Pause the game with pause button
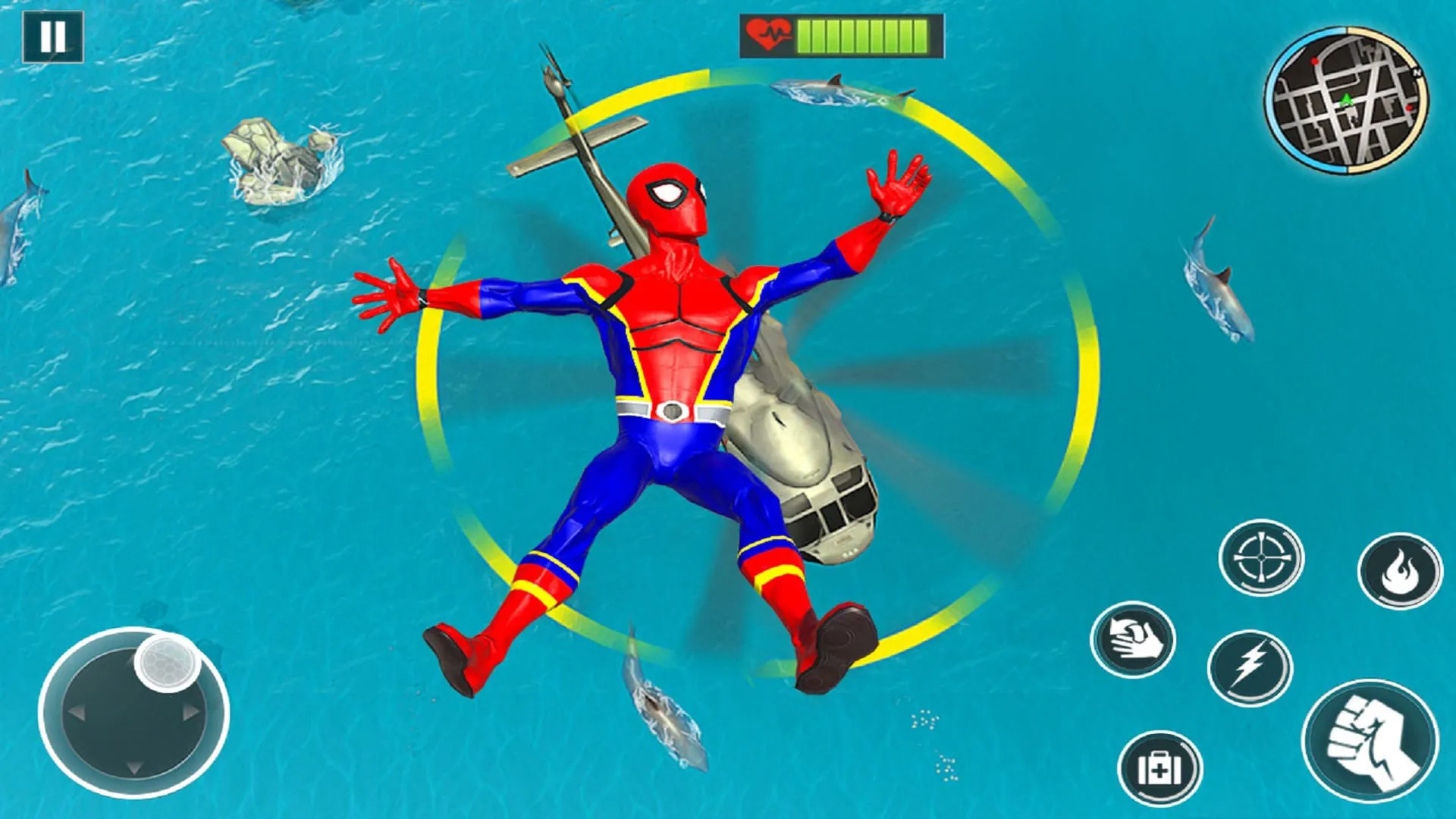 52,35
